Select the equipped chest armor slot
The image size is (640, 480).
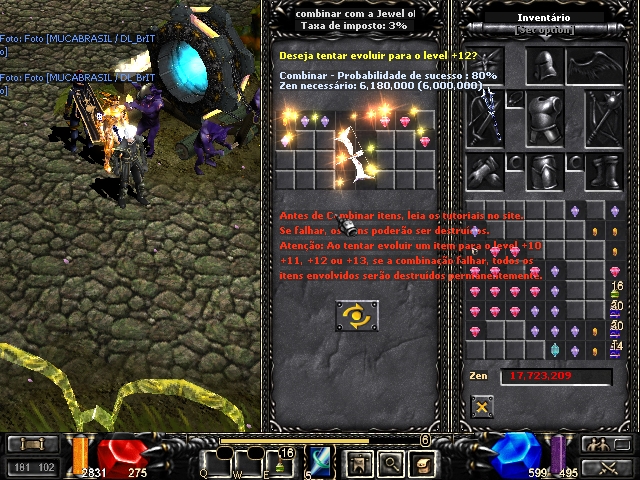(545, 117)
